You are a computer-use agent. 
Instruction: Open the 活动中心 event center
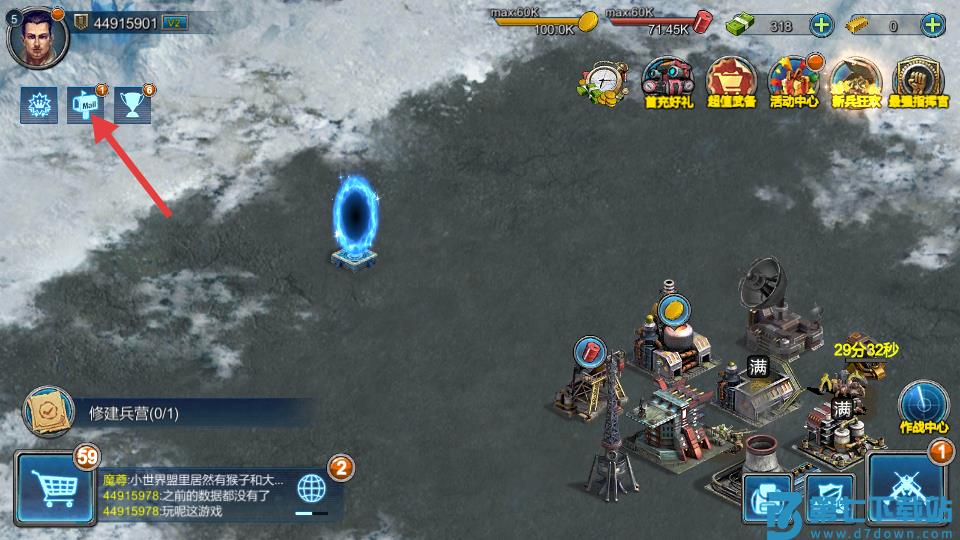[x=795, y=82]
